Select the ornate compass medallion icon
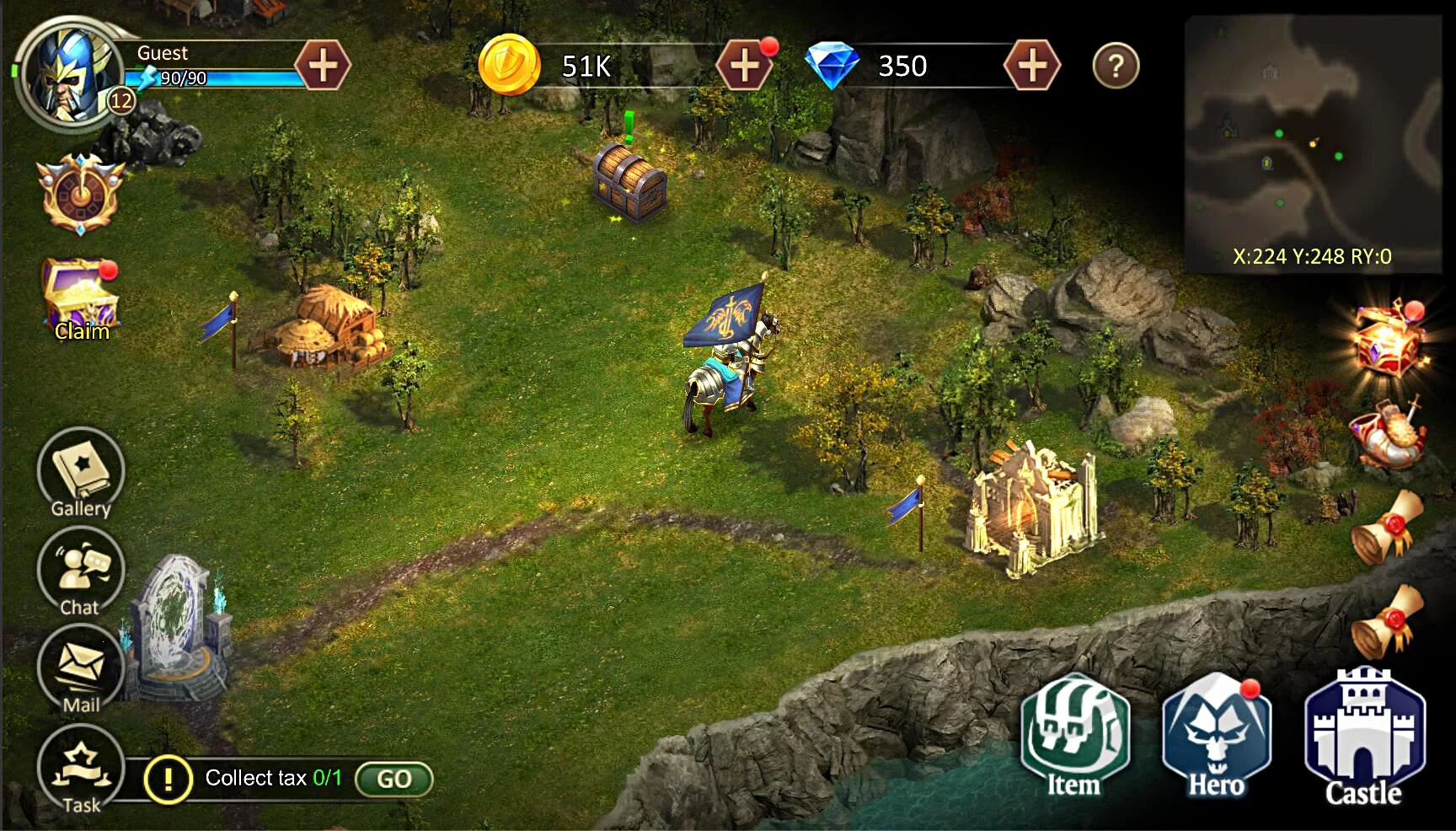 [80, 195]
